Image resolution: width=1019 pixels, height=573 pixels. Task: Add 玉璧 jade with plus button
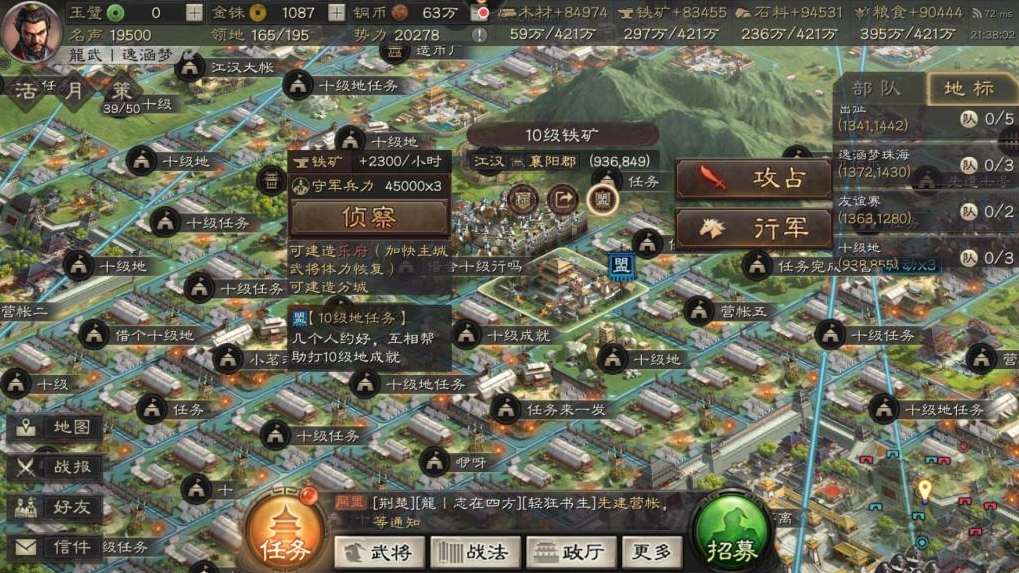(195, 13)
